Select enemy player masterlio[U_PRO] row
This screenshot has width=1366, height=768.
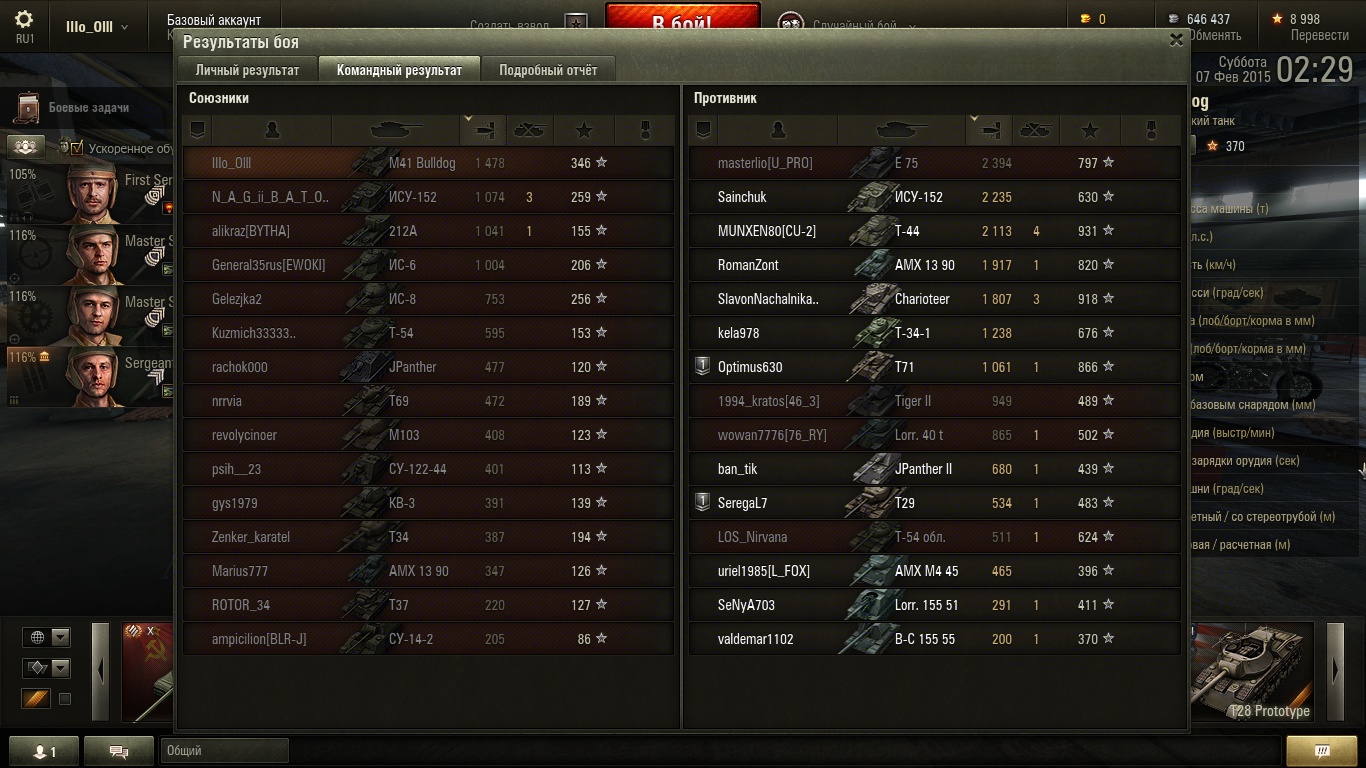[934, 163]
